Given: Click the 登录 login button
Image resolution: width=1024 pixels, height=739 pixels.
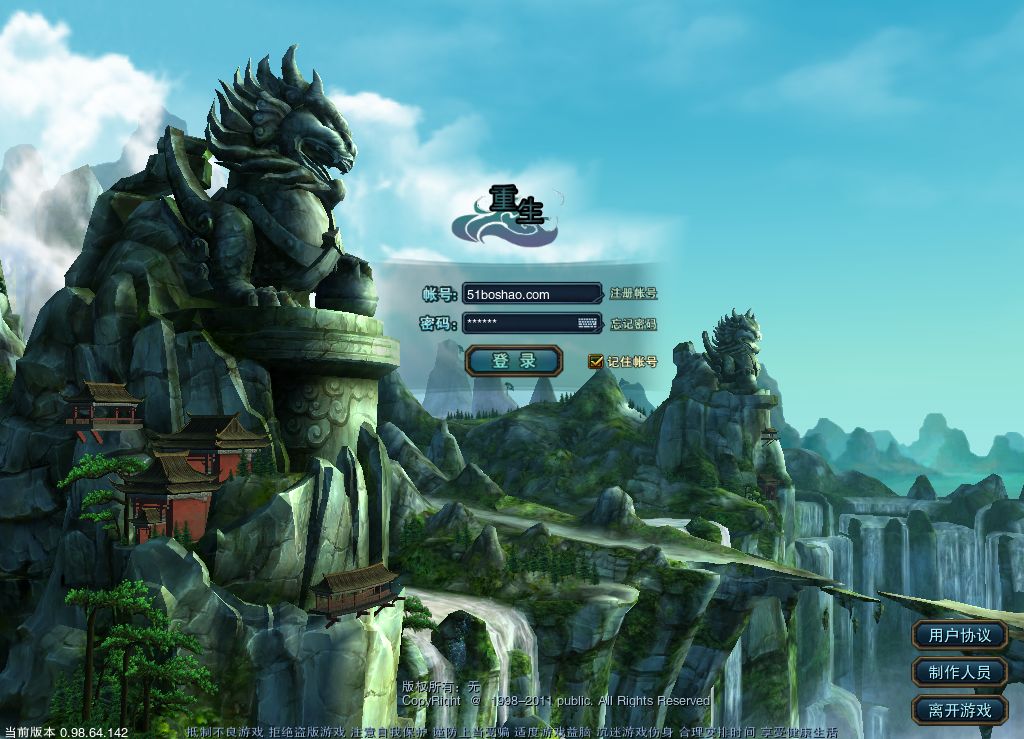Looking at the screenshot, I should click(x=514, y=361).
